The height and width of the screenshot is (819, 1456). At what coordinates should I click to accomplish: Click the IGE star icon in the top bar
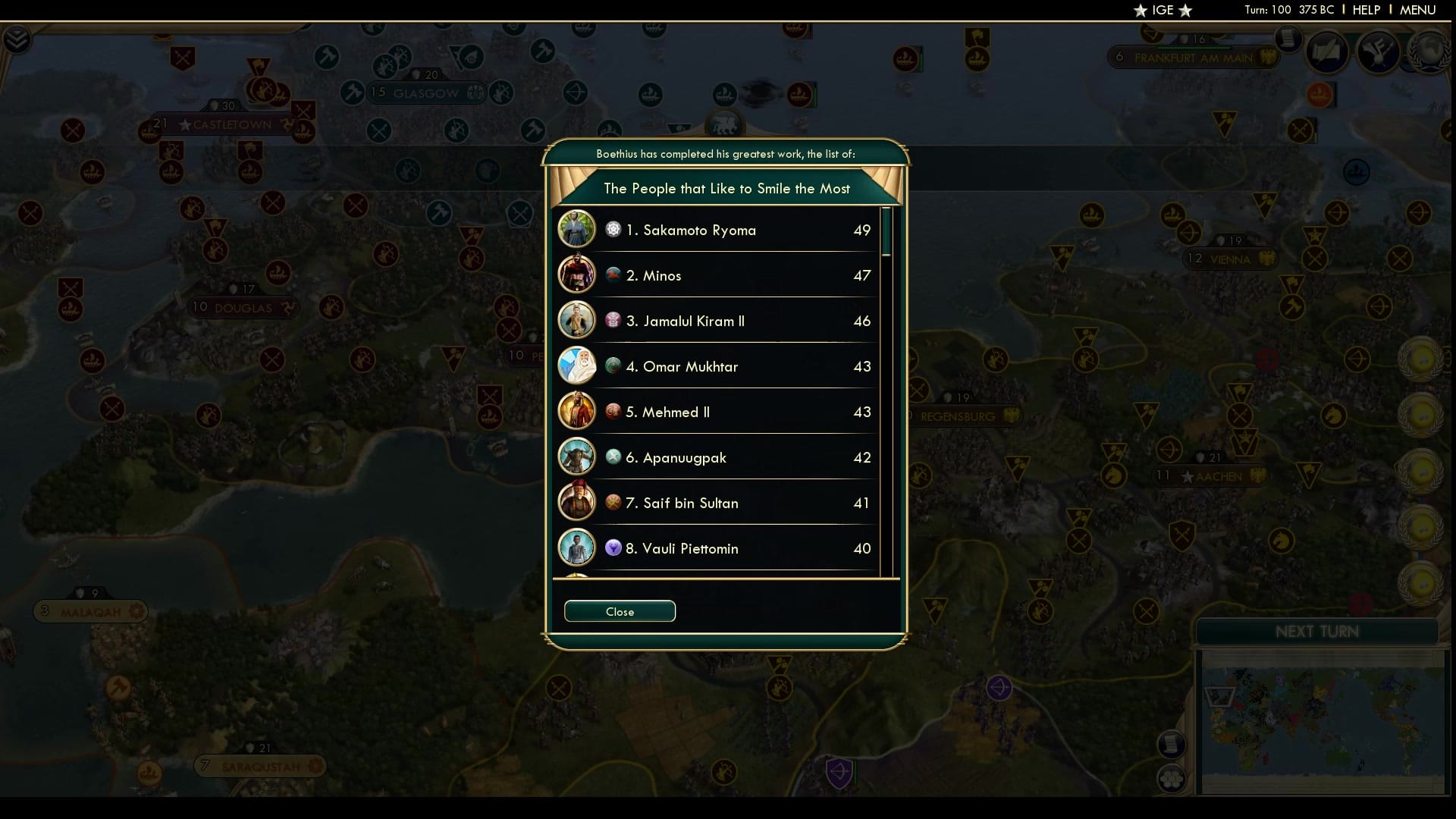click(1139, 11)
